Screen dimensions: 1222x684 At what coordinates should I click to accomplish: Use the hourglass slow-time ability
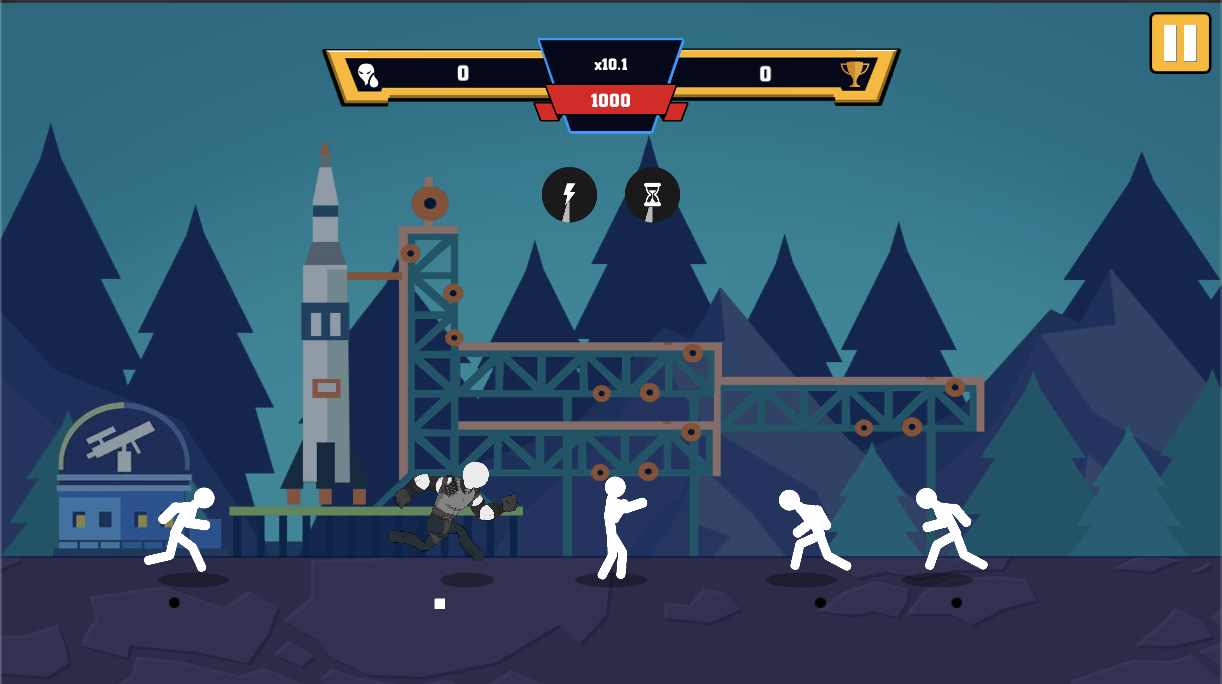652,195
